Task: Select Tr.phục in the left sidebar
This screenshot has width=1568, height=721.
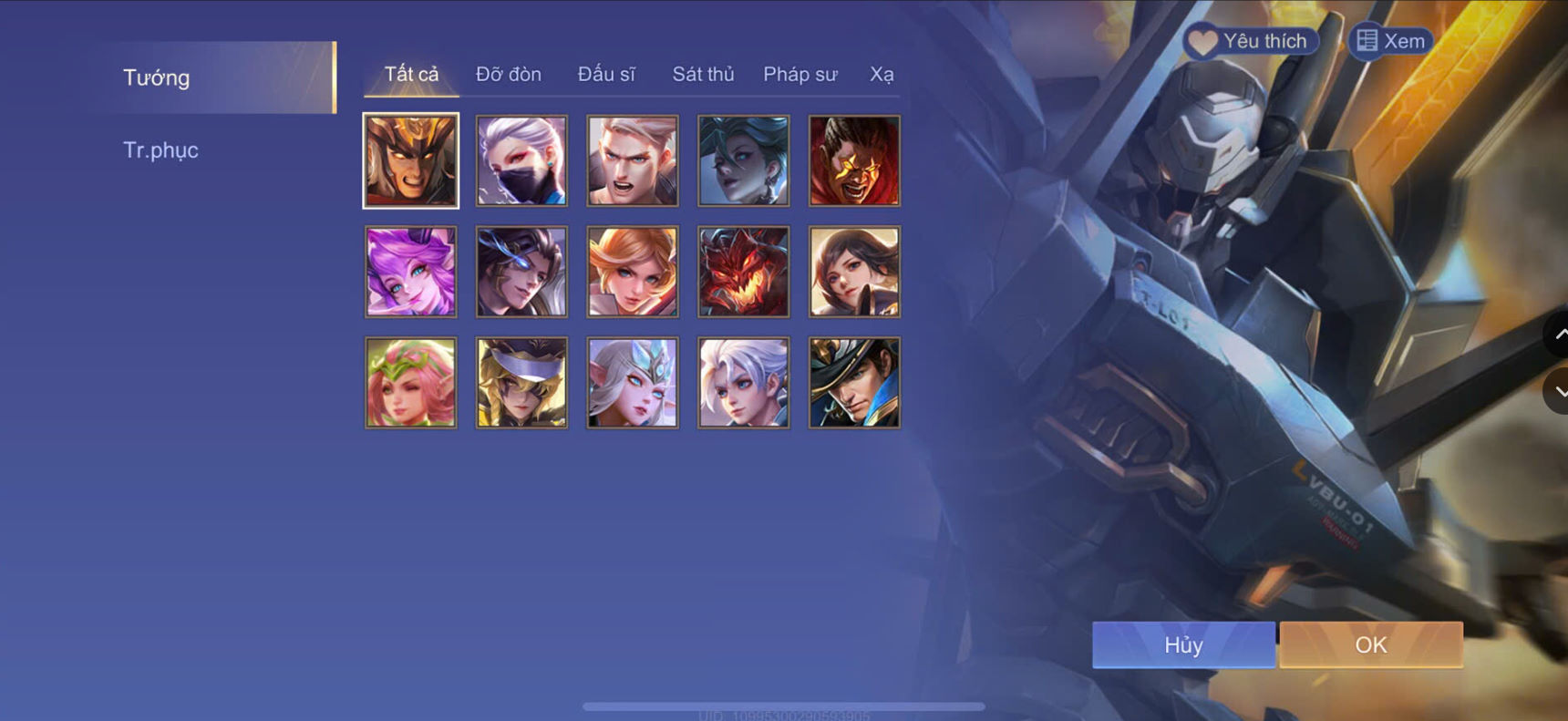Action: pos(161,149)
